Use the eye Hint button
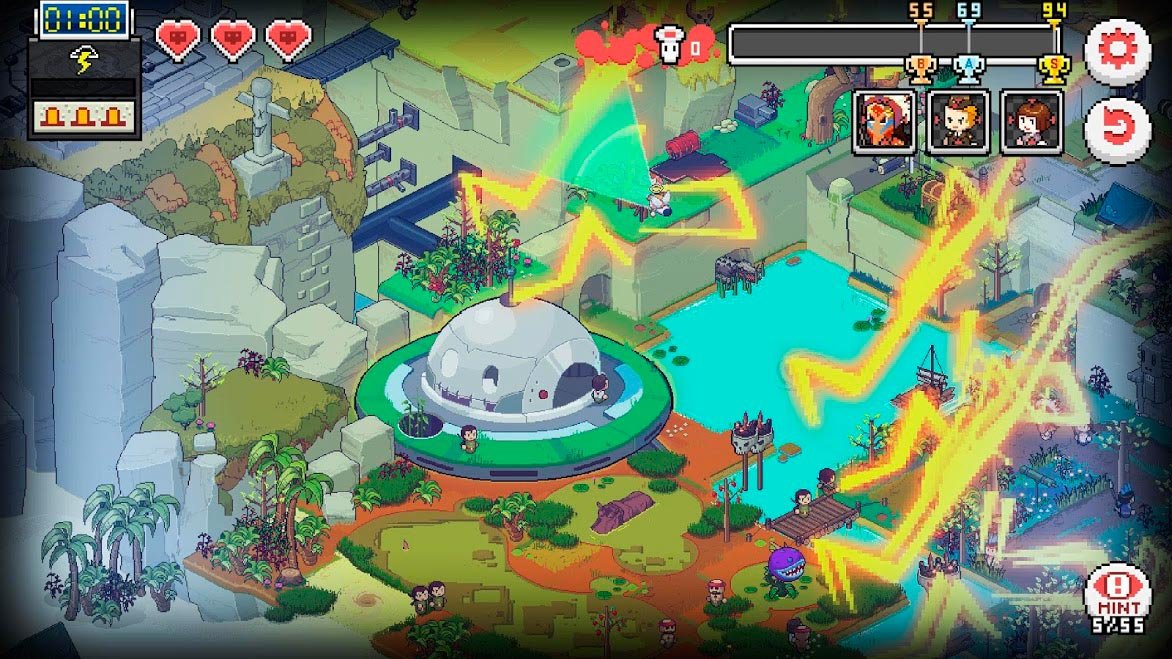1172x659 pixels. (x=1117, y=596)
